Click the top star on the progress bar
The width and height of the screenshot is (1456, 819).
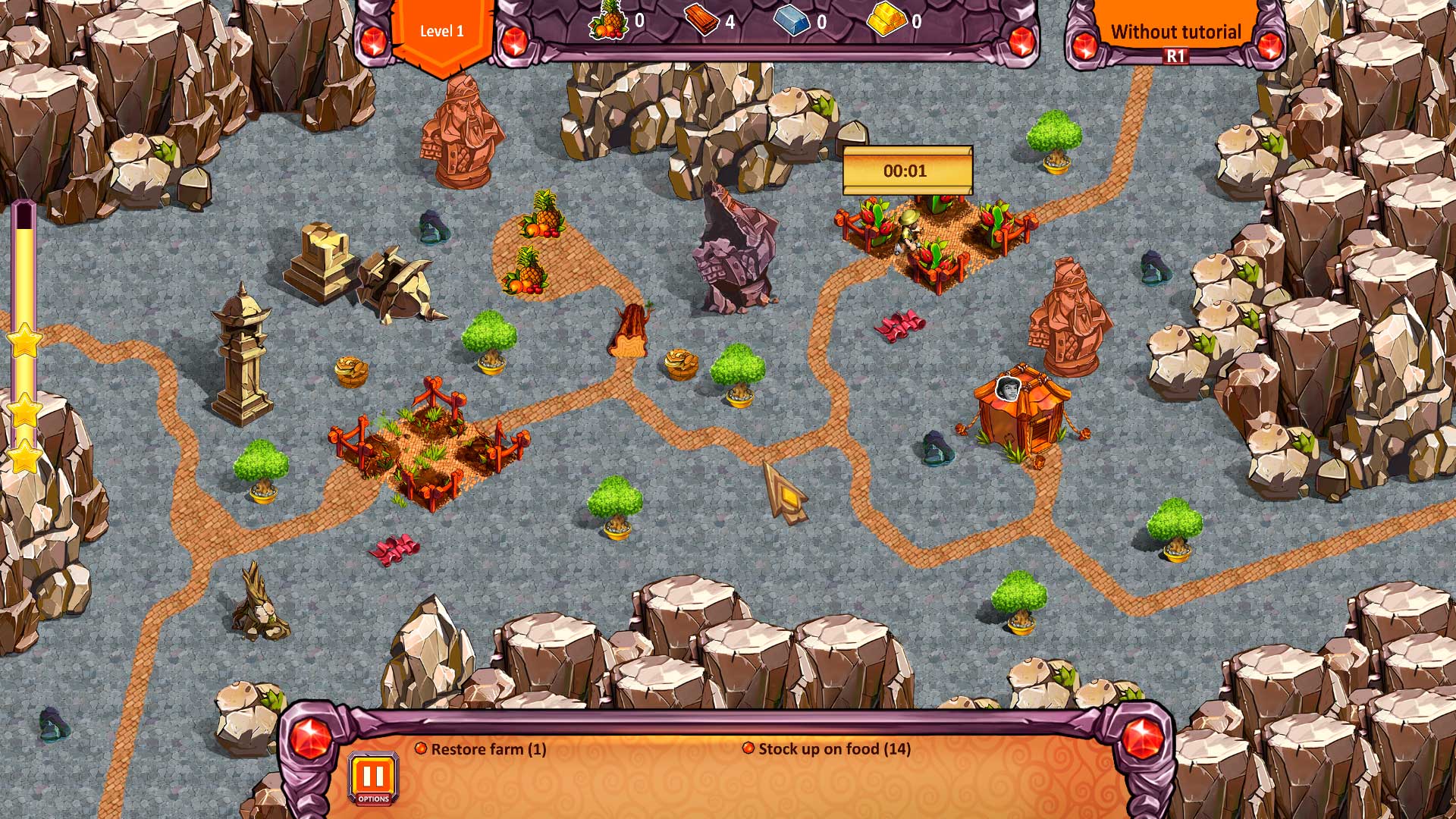coord(26,344)
